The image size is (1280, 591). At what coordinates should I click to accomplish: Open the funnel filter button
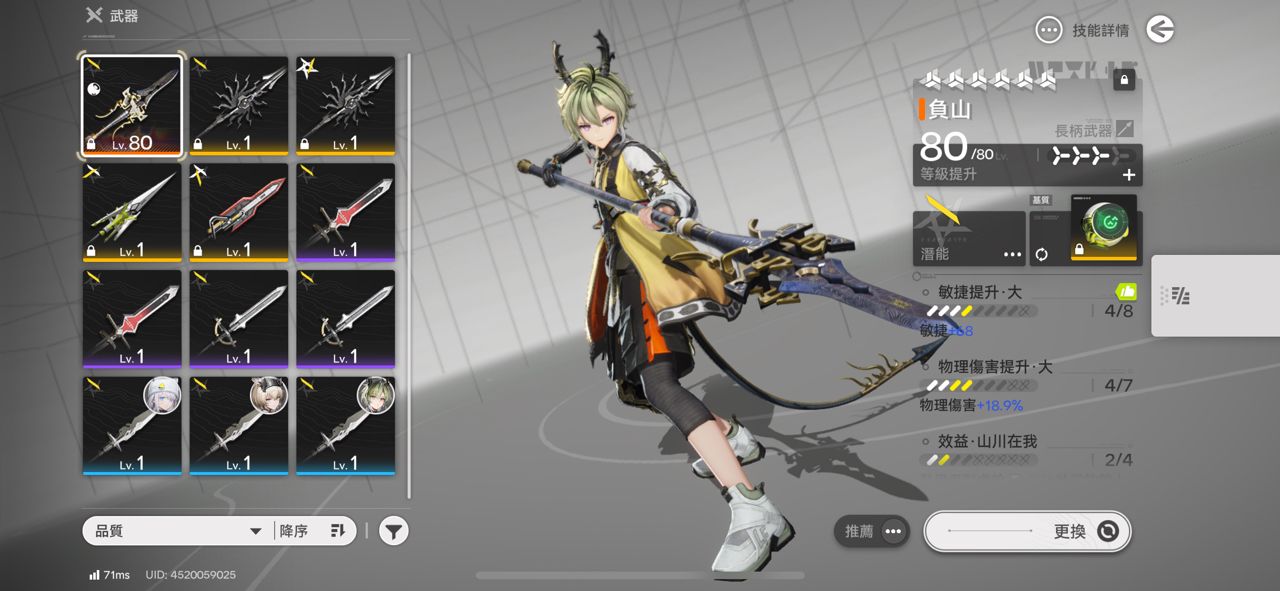coord(394,531)
